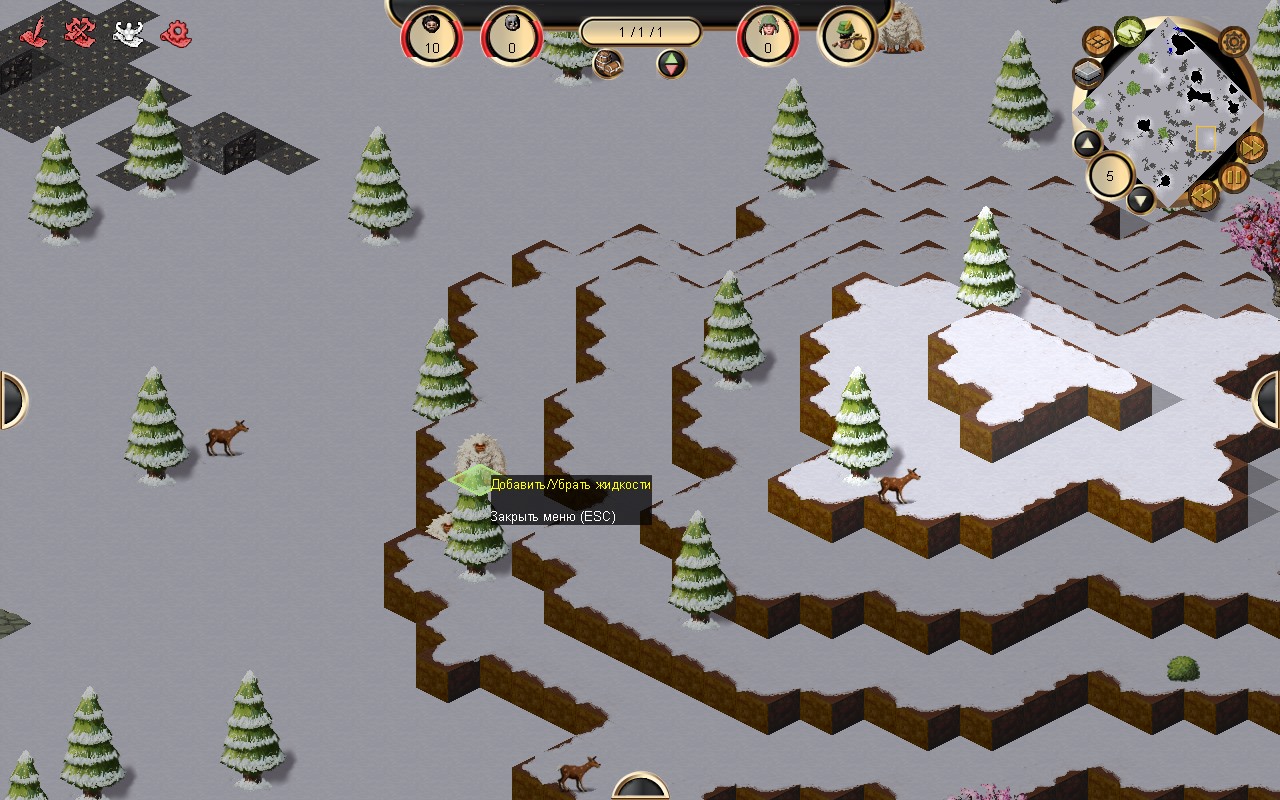The image size is (1280, 800).
Task: Open the travelling merchant with sack icon
Action: (848, 36)
